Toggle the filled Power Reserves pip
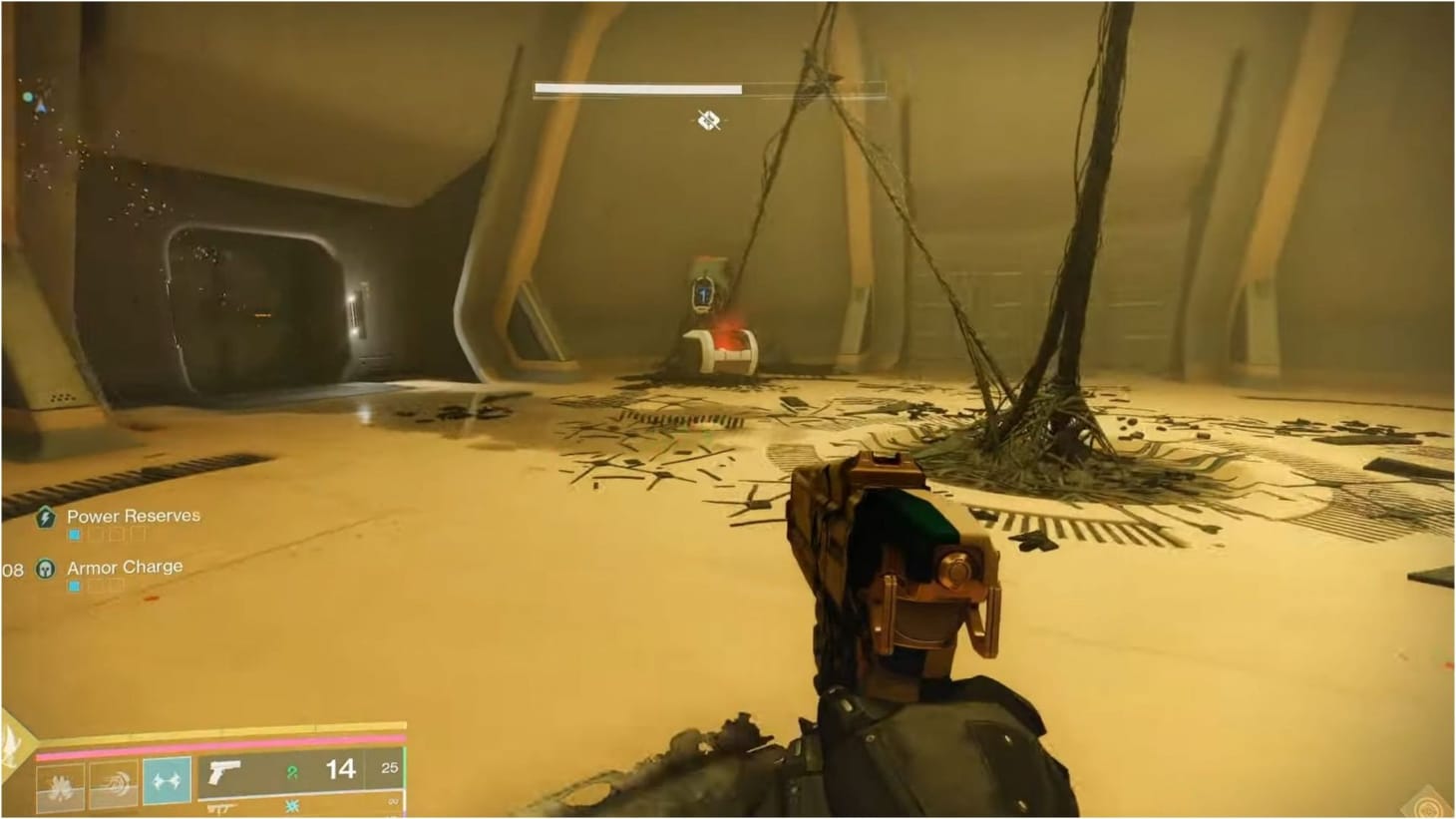The height and width of the screenshot is (819, 1456). click(x=74, y=534)
